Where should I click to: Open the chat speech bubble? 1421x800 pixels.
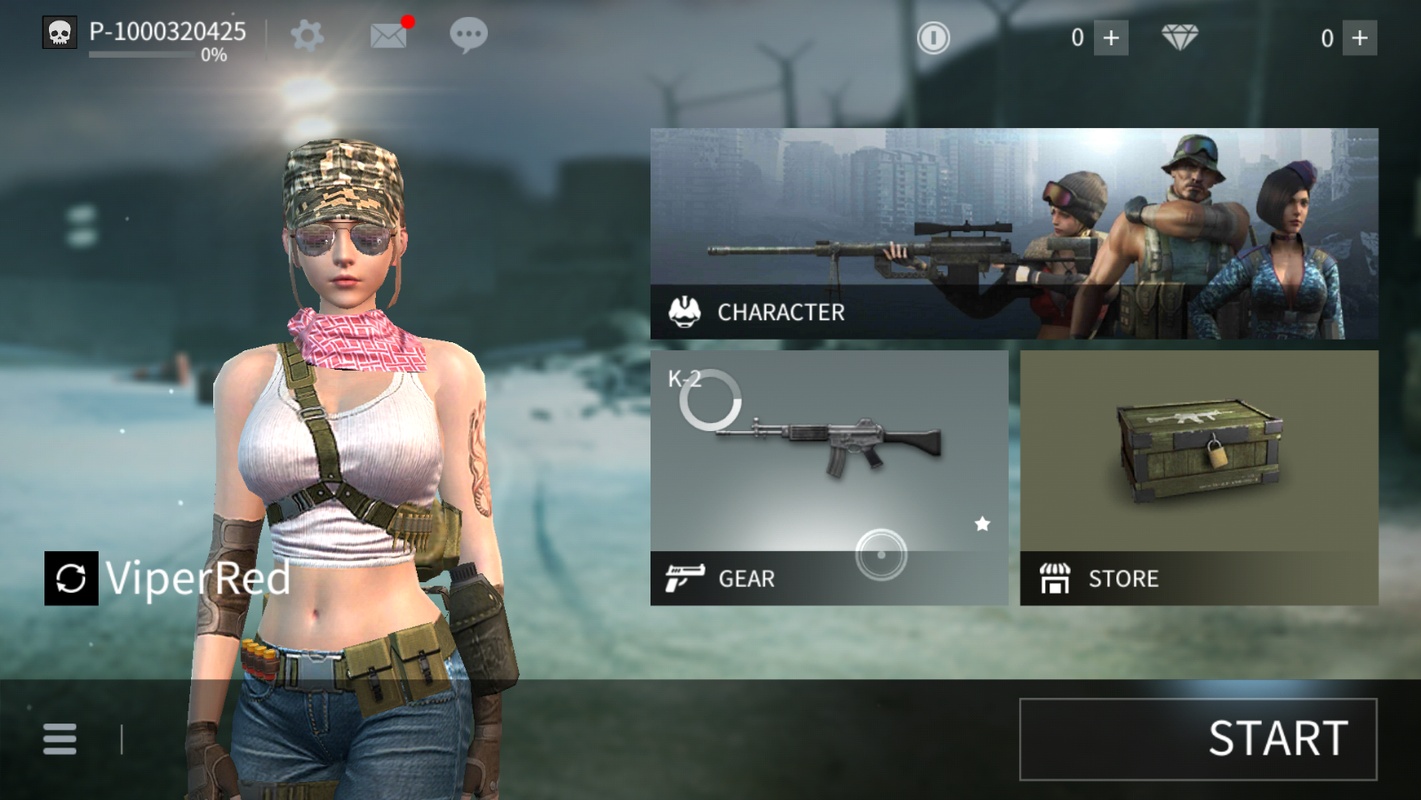point(468,36)
